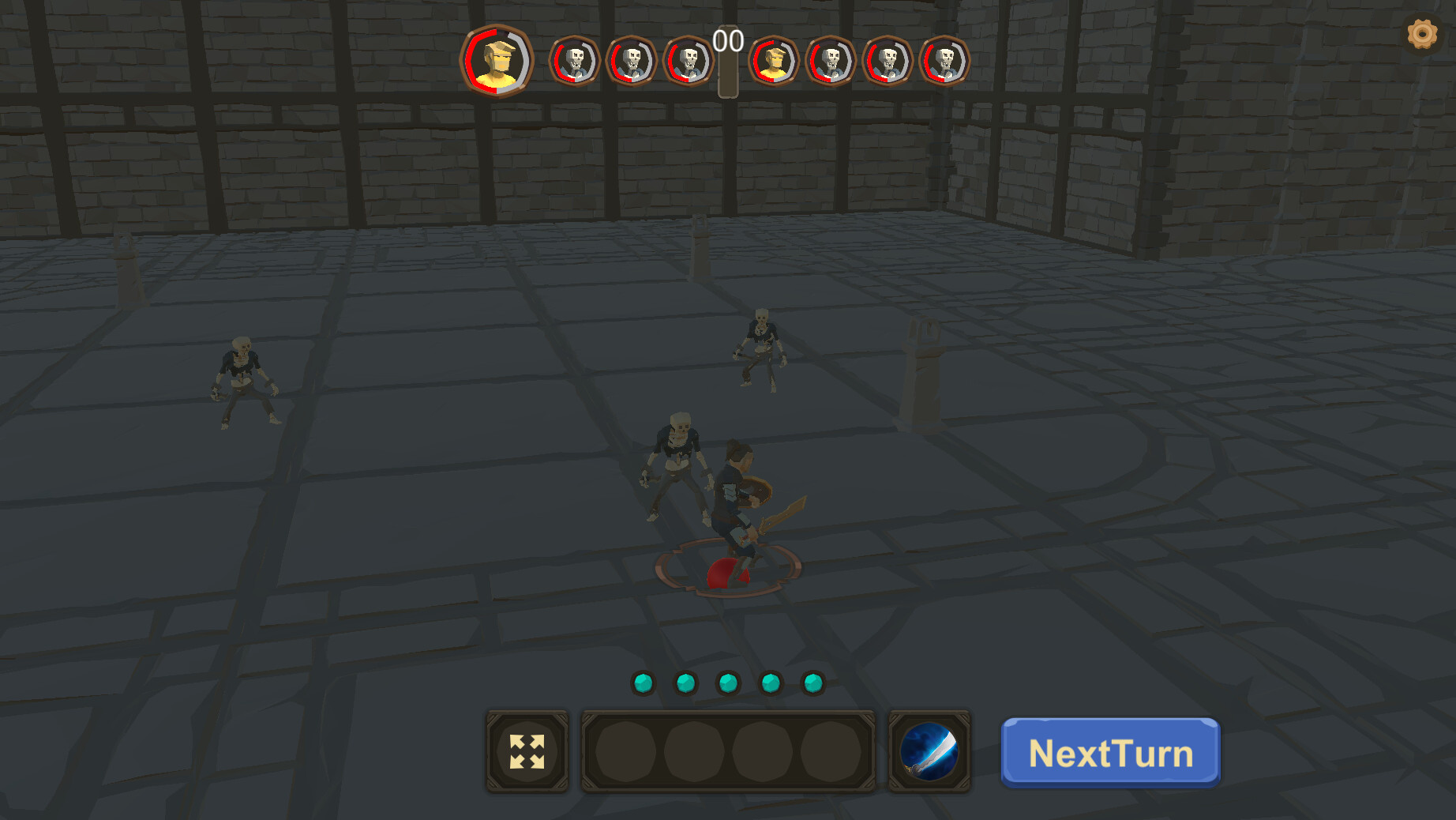This screenshot has width=1456, height=820.
Task: Toggle the leftmost teal action point gem
Action: 642,683
